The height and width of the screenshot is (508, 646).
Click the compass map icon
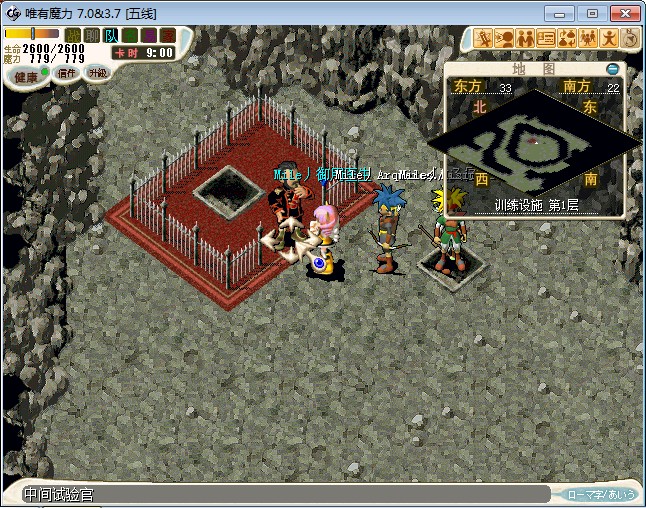[630, 39]
